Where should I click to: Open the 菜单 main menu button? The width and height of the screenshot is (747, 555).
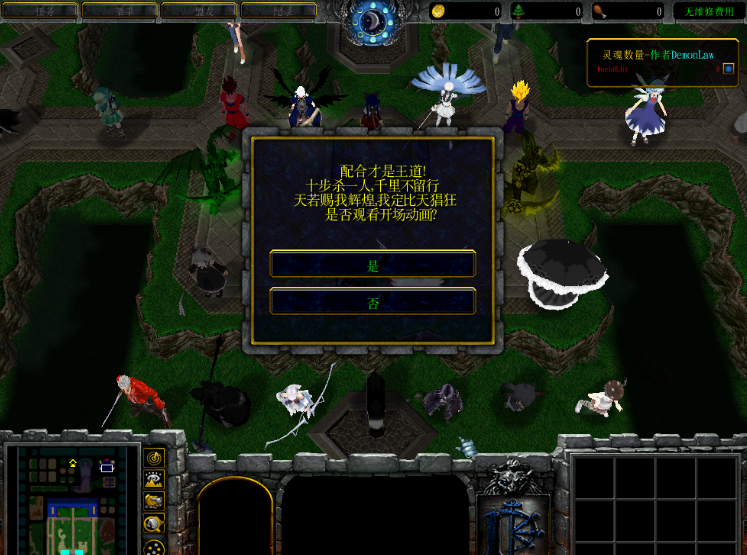click(119, 11)
